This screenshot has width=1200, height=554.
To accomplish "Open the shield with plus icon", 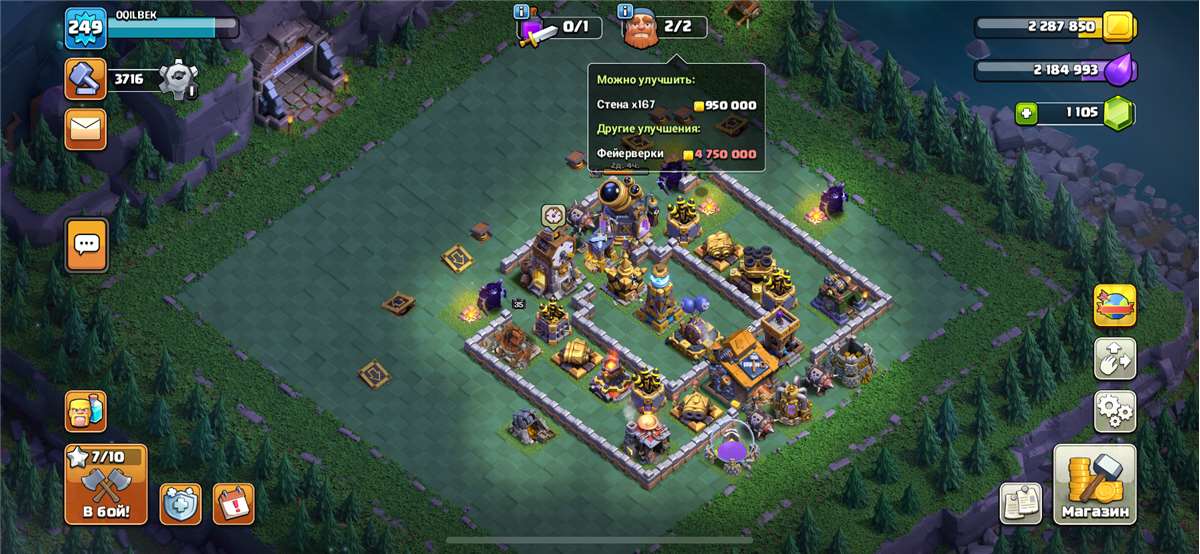I will pyautogui.click(x=181, y=504).
